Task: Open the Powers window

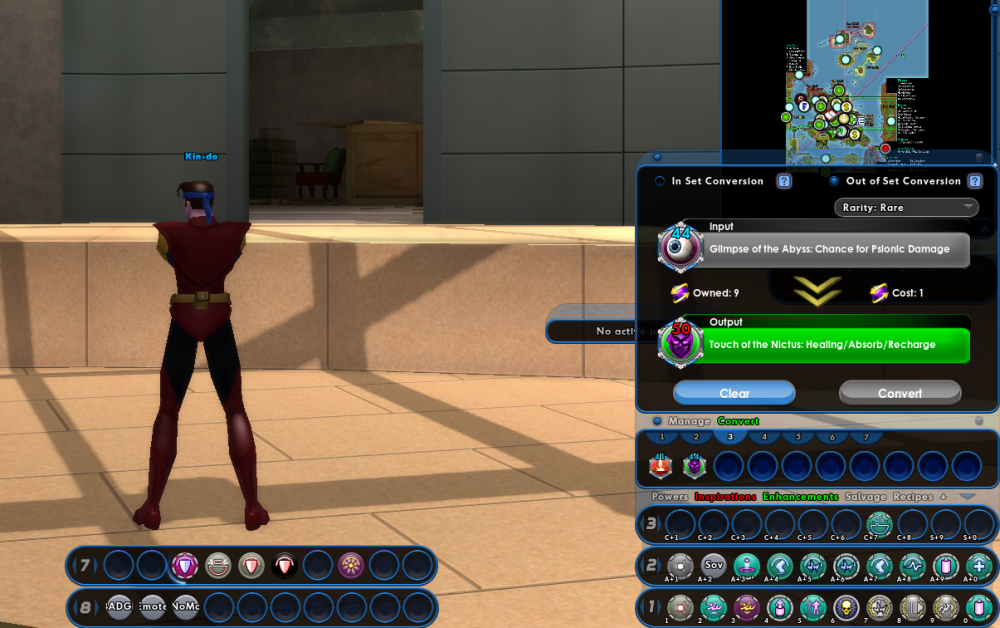Action: (x=670, y=497)
